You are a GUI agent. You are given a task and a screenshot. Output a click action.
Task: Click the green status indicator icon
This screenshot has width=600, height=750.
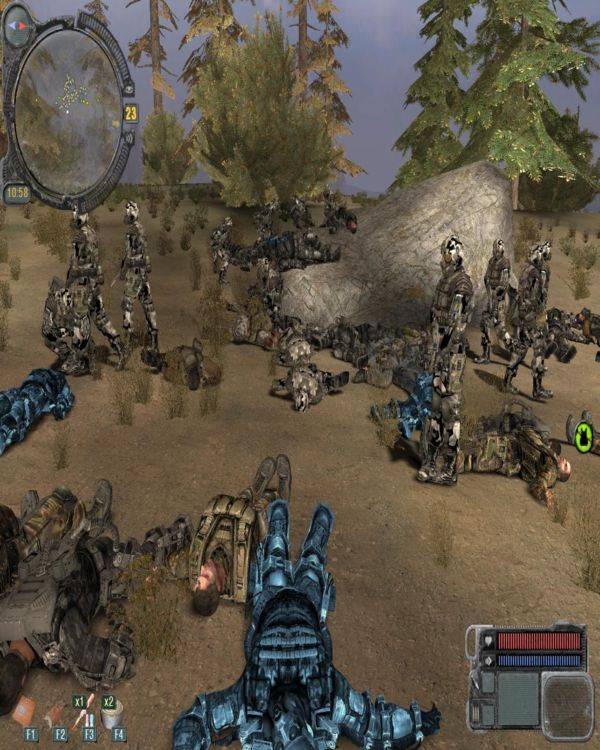583,435
